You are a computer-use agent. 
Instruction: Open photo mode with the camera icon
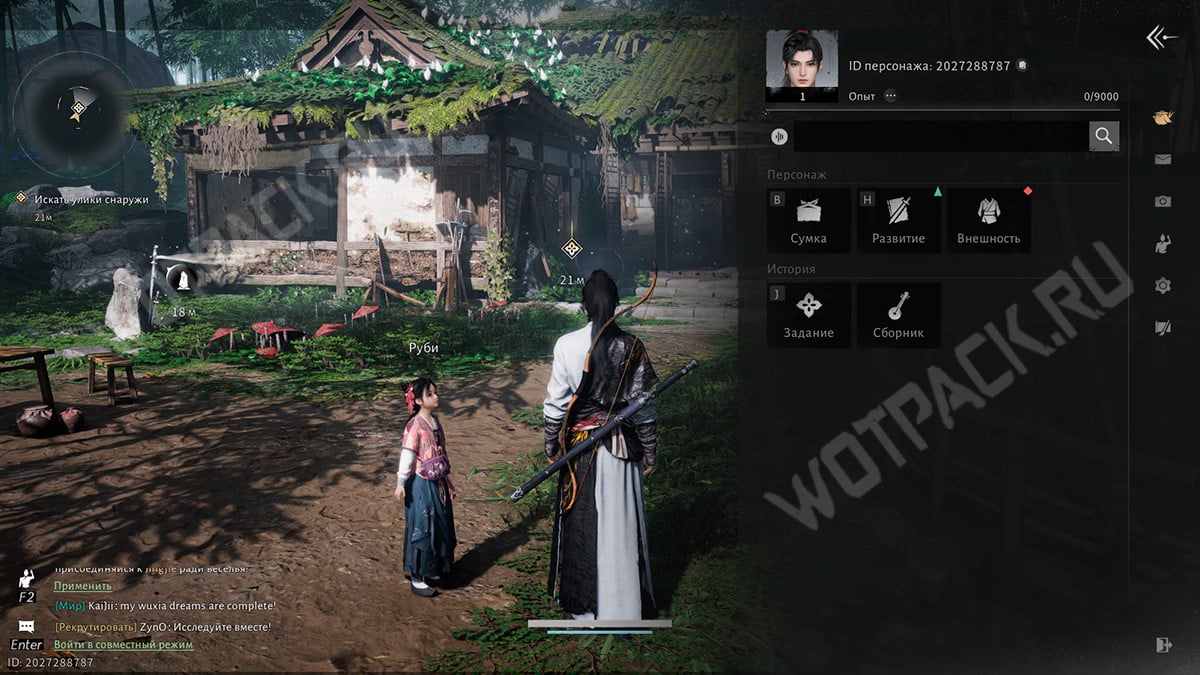[1162, 201]
